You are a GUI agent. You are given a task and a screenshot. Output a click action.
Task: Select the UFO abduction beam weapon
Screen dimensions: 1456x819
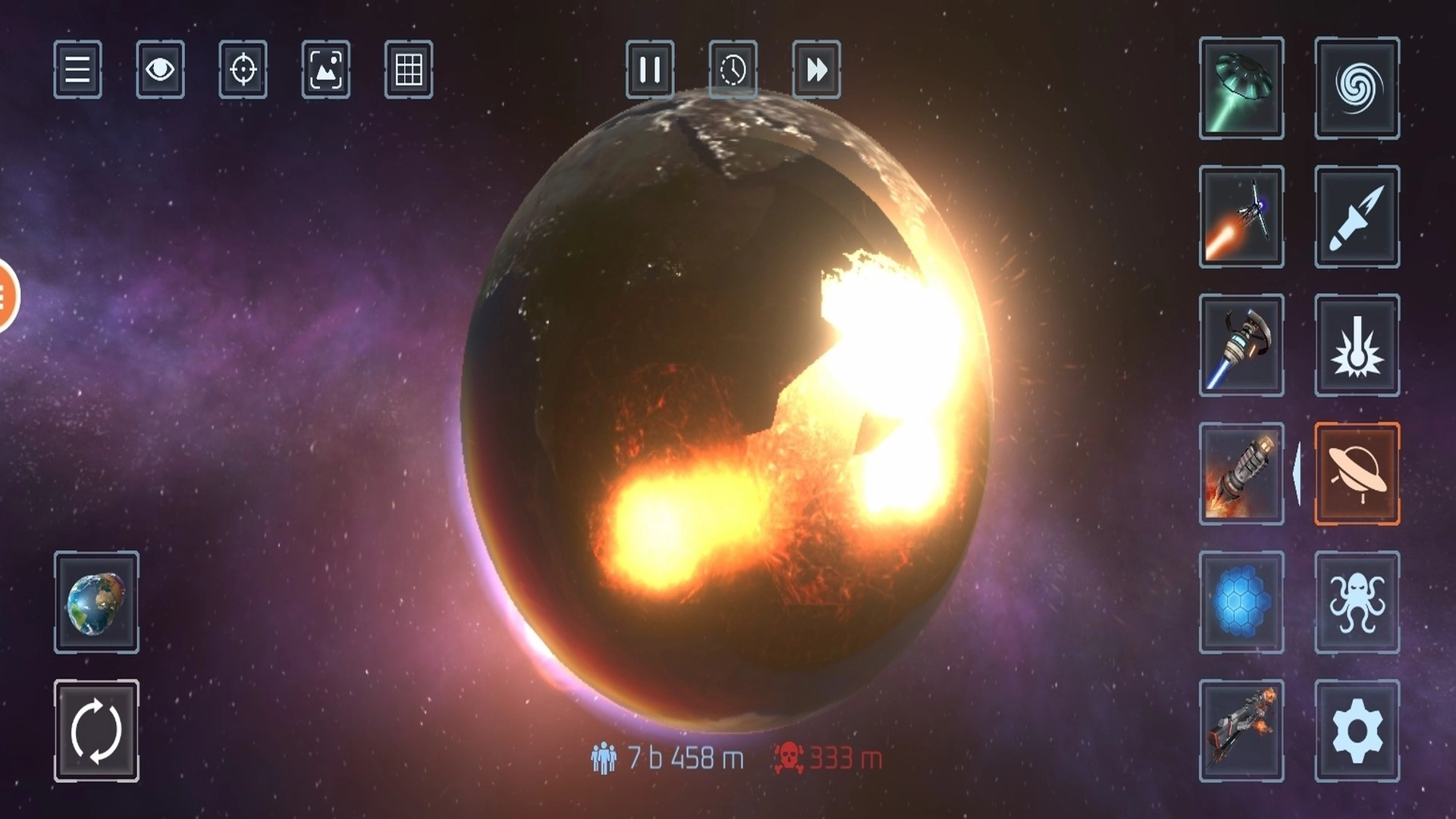click(x=1241, y=88)
